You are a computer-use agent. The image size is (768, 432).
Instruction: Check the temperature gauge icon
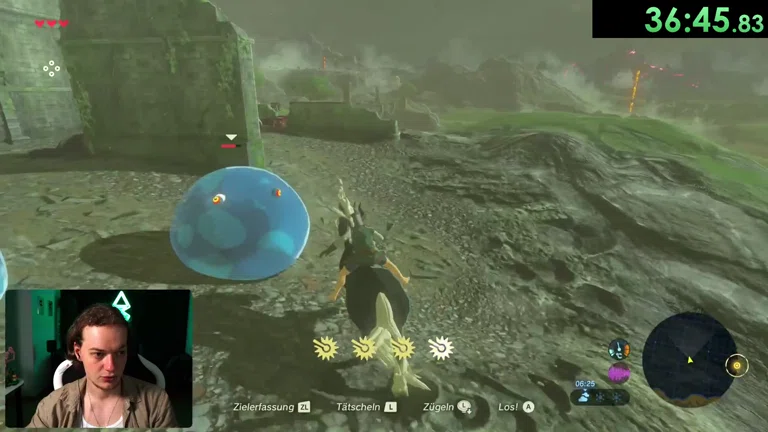(619, 349)
